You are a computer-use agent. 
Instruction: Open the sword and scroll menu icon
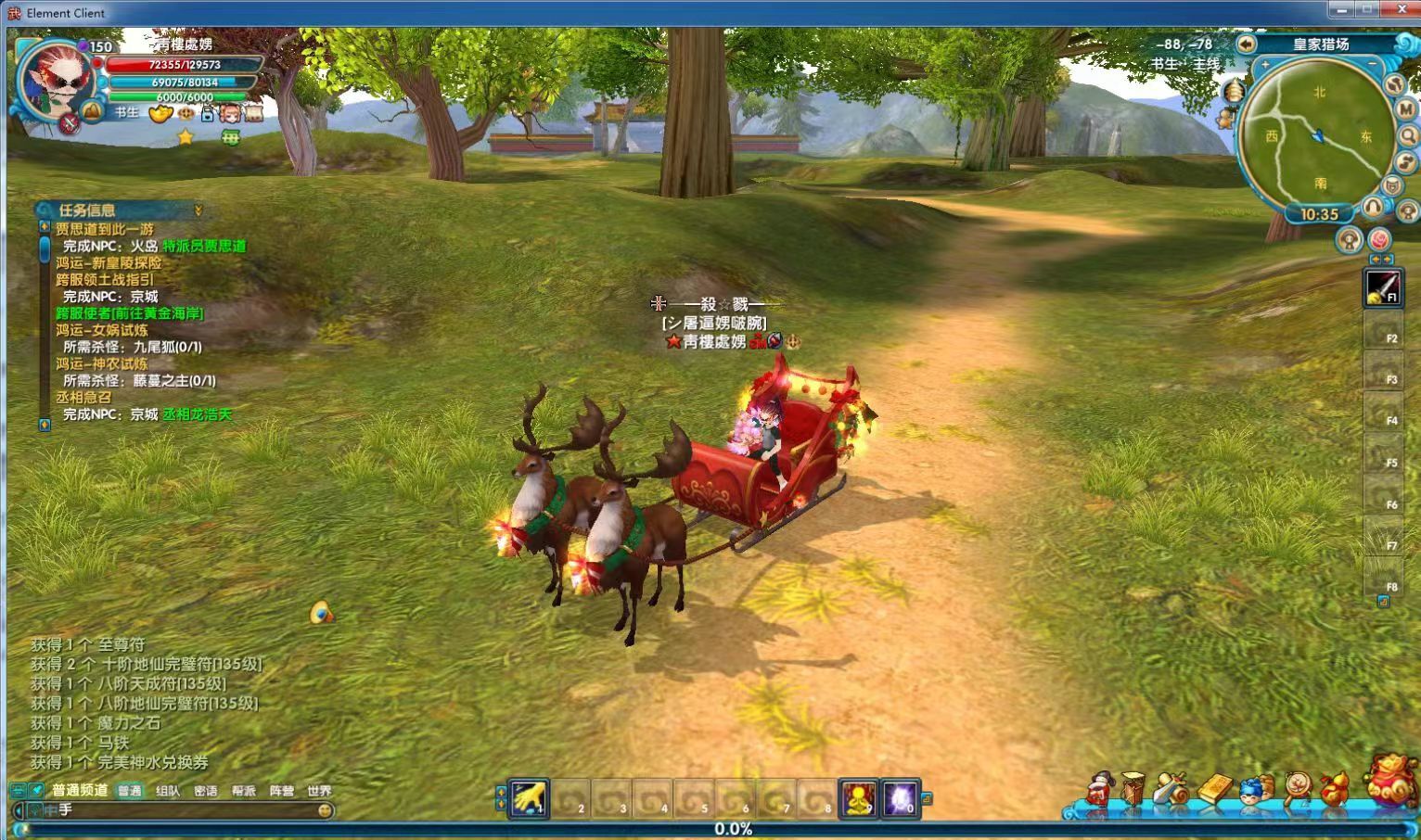(1171, 790)
